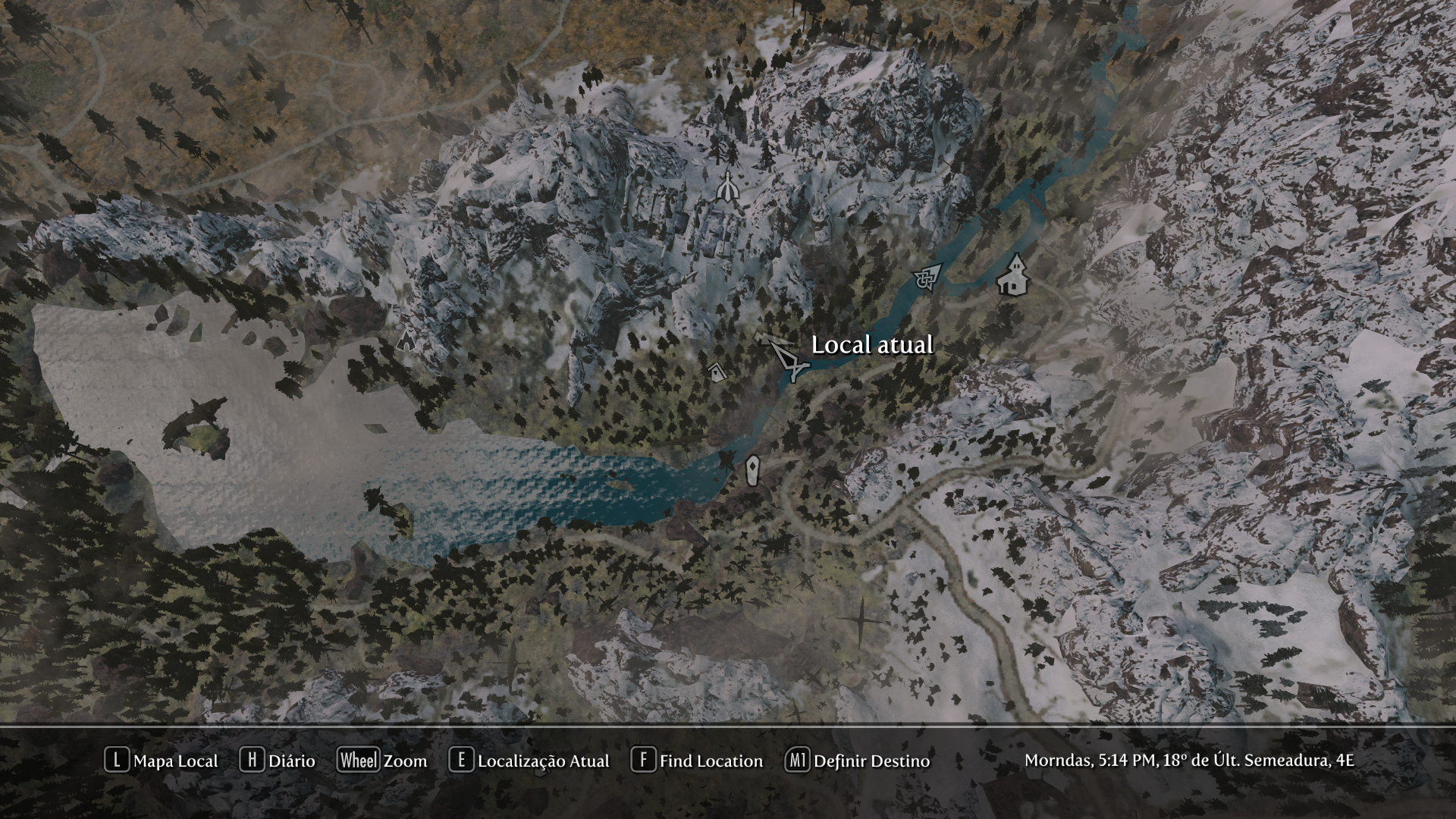
Task: Activate Definir Destino to set a marker
Action: 858,761
